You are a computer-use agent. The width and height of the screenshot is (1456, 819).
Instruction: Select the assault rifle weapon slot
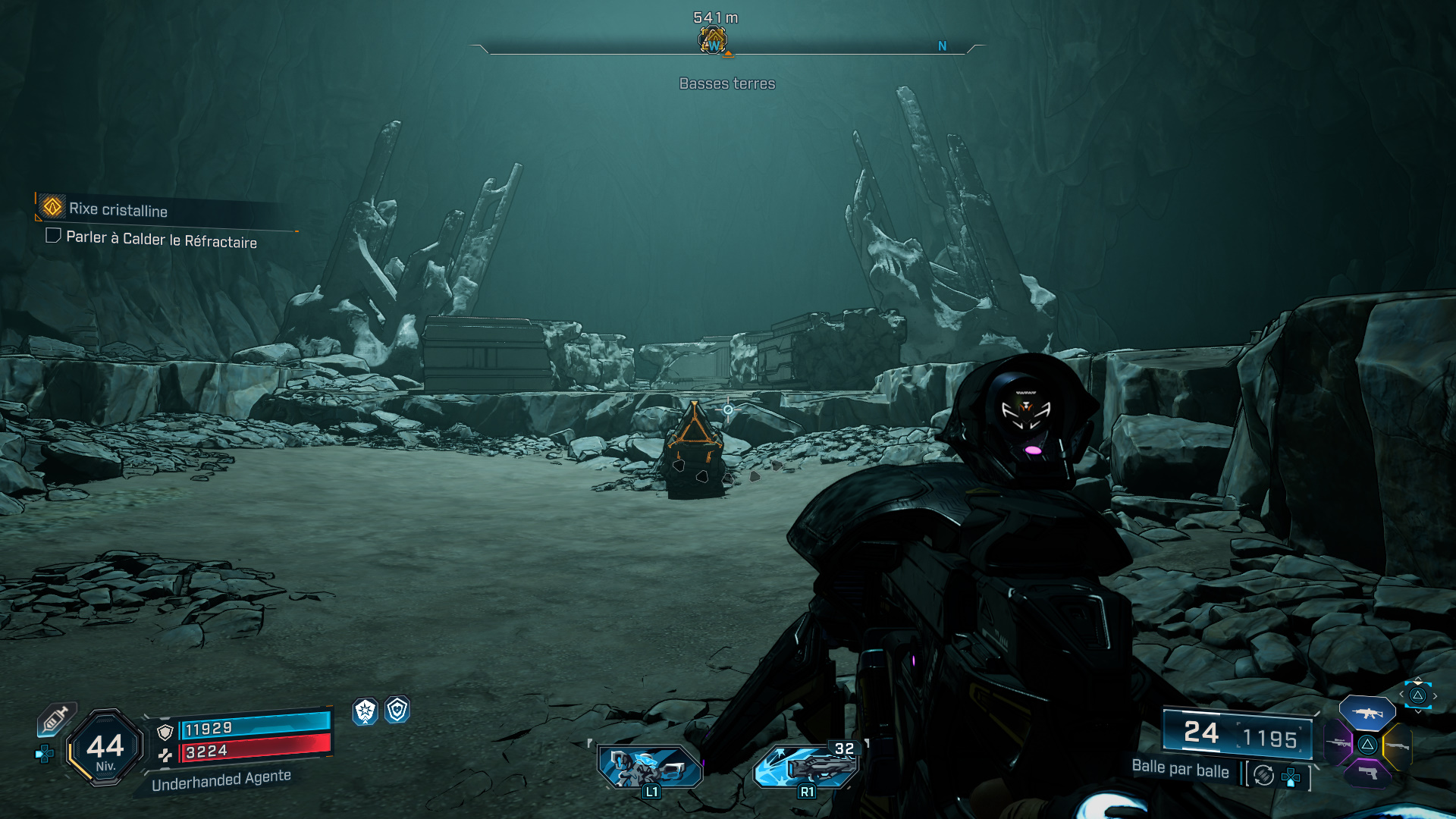pos(1367,713)
